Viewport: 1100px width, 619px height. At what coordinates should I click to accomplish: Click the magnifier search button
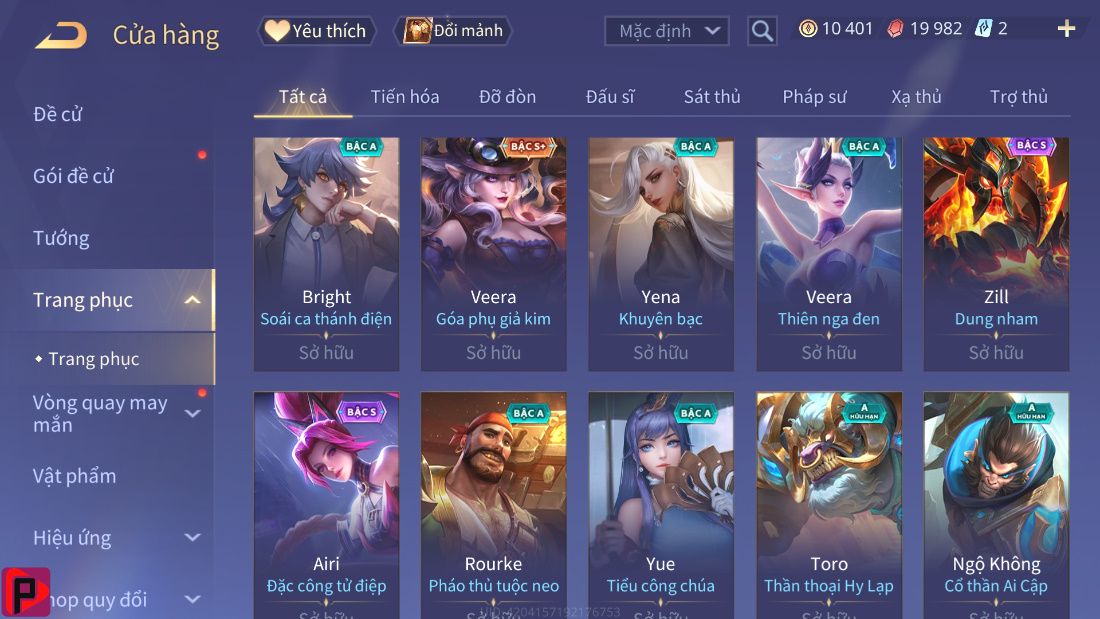[762, 31]
